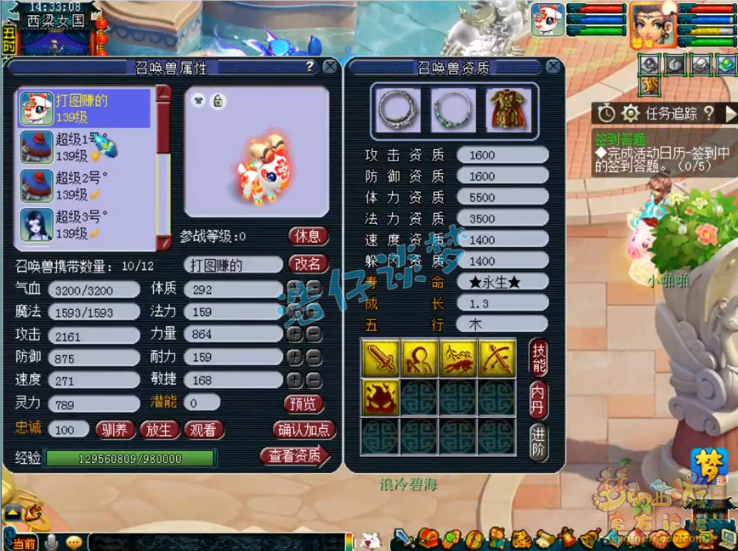Close the 召唤兽属性 window
738x551 pixels.
(330, 67)
